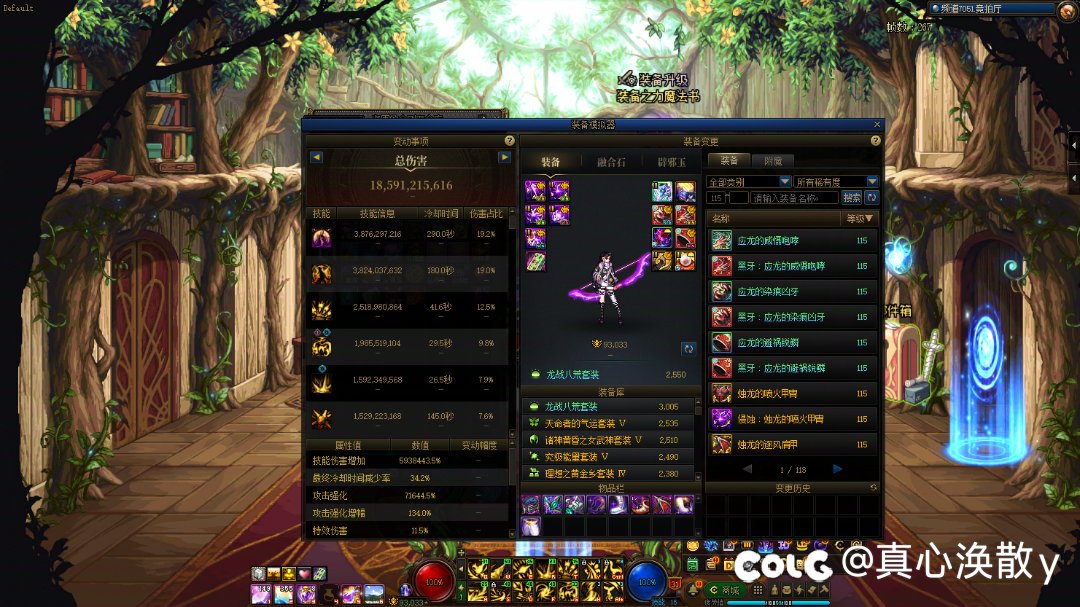The height and width of the screenshot is (607, 1080).
Task: Click the 搜索 search button
Action: pyautogui.click(x=852, y=198)
